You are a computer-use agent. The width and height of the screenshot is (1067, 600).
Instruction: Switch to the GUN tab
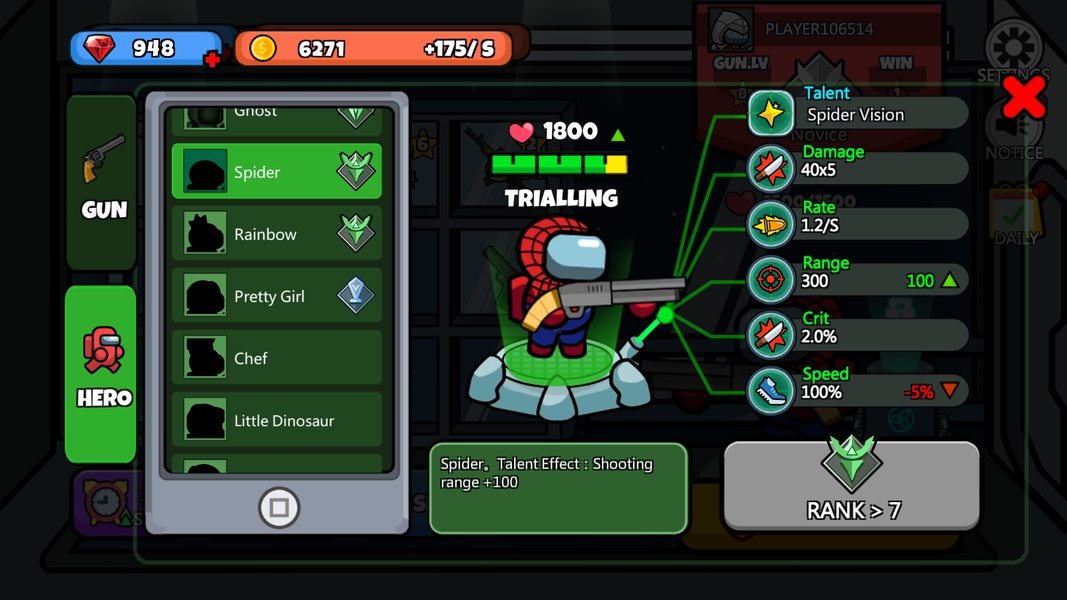(103, 180)
